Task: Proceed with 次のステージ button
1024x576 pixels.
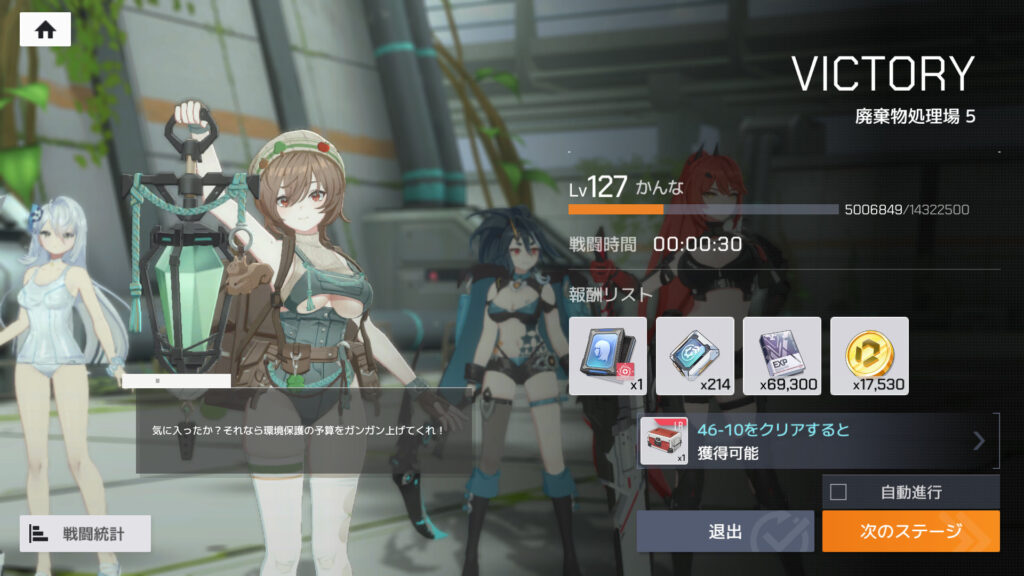Action: [910, 531]
